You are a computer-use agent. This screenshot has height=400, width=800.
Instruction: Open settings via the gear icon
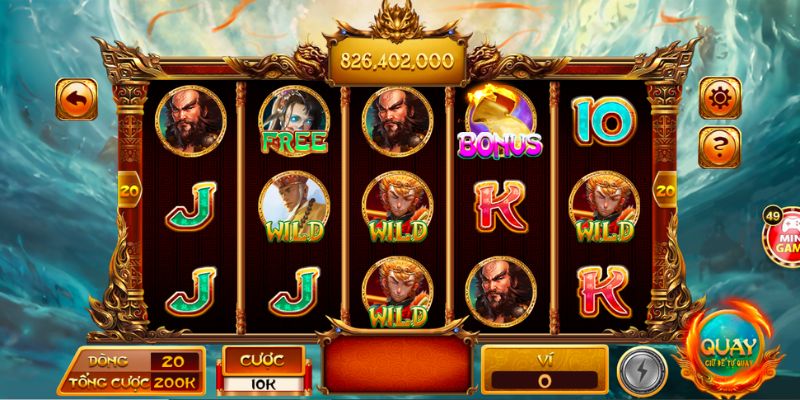coord(720,99)
